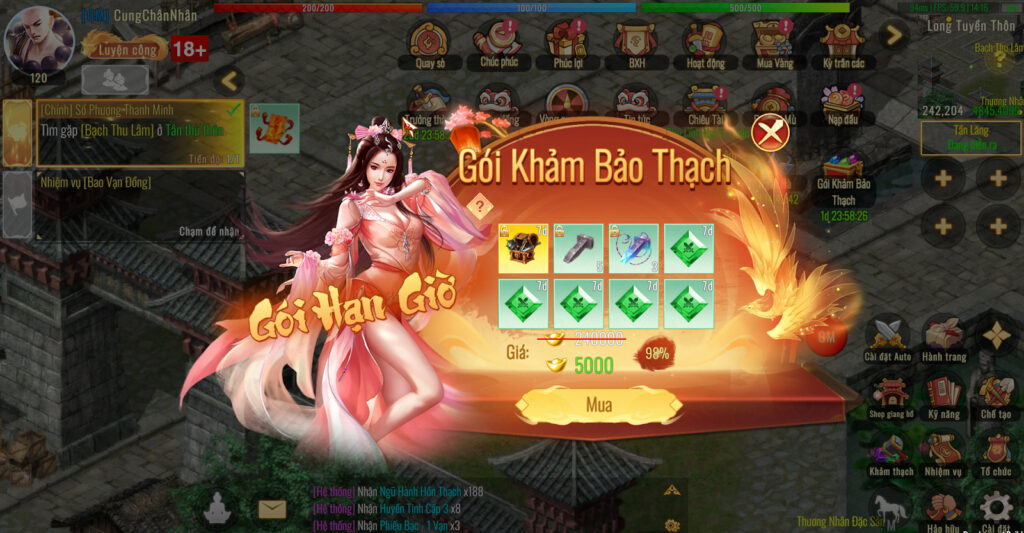Open the Chúc phúc menu
The width and height of the screenshot is (1024, 533).
tap(497, 44)
